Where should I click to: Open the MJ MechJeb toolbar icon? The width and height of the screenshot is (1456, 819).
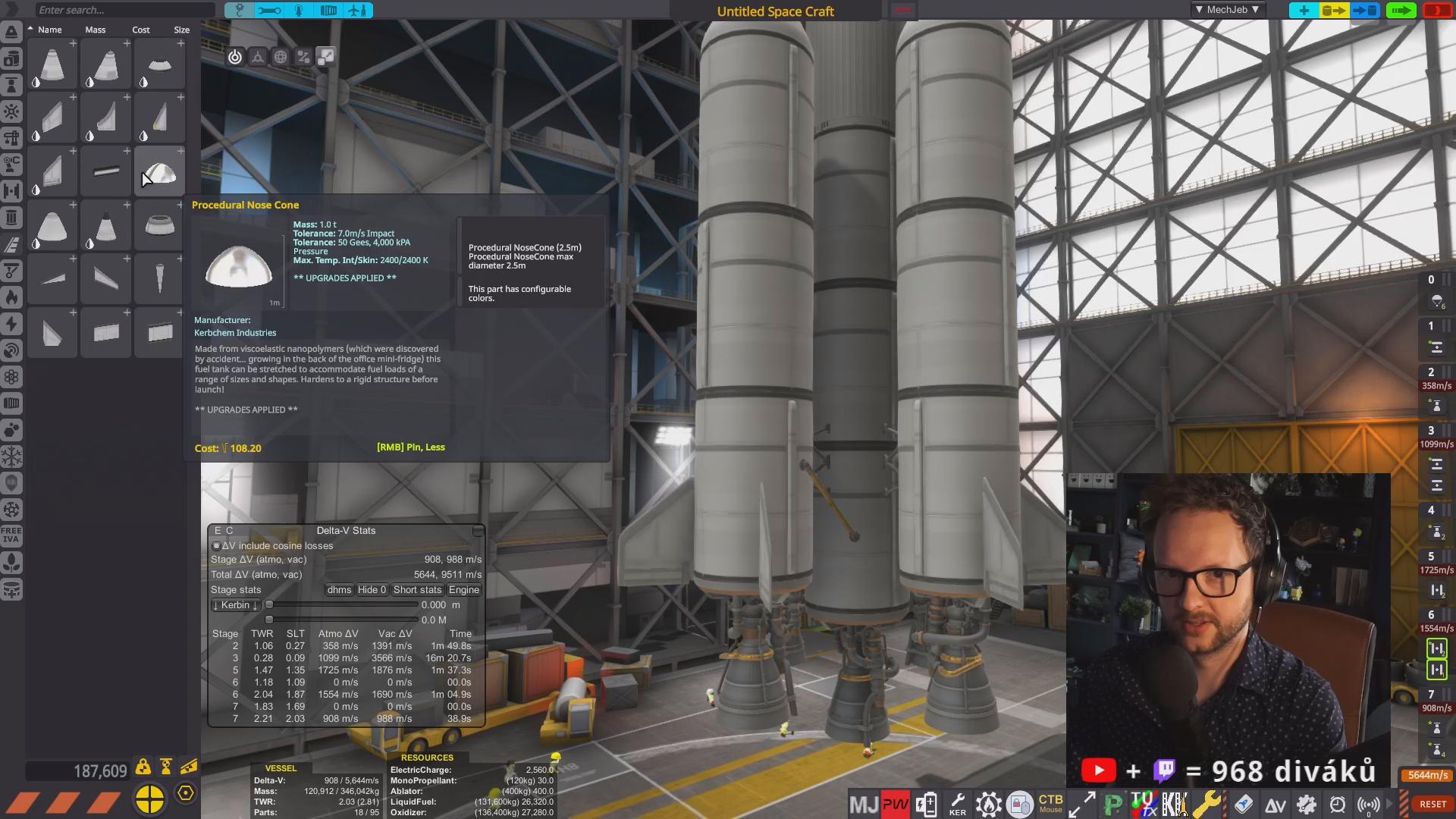coord(864,804)
